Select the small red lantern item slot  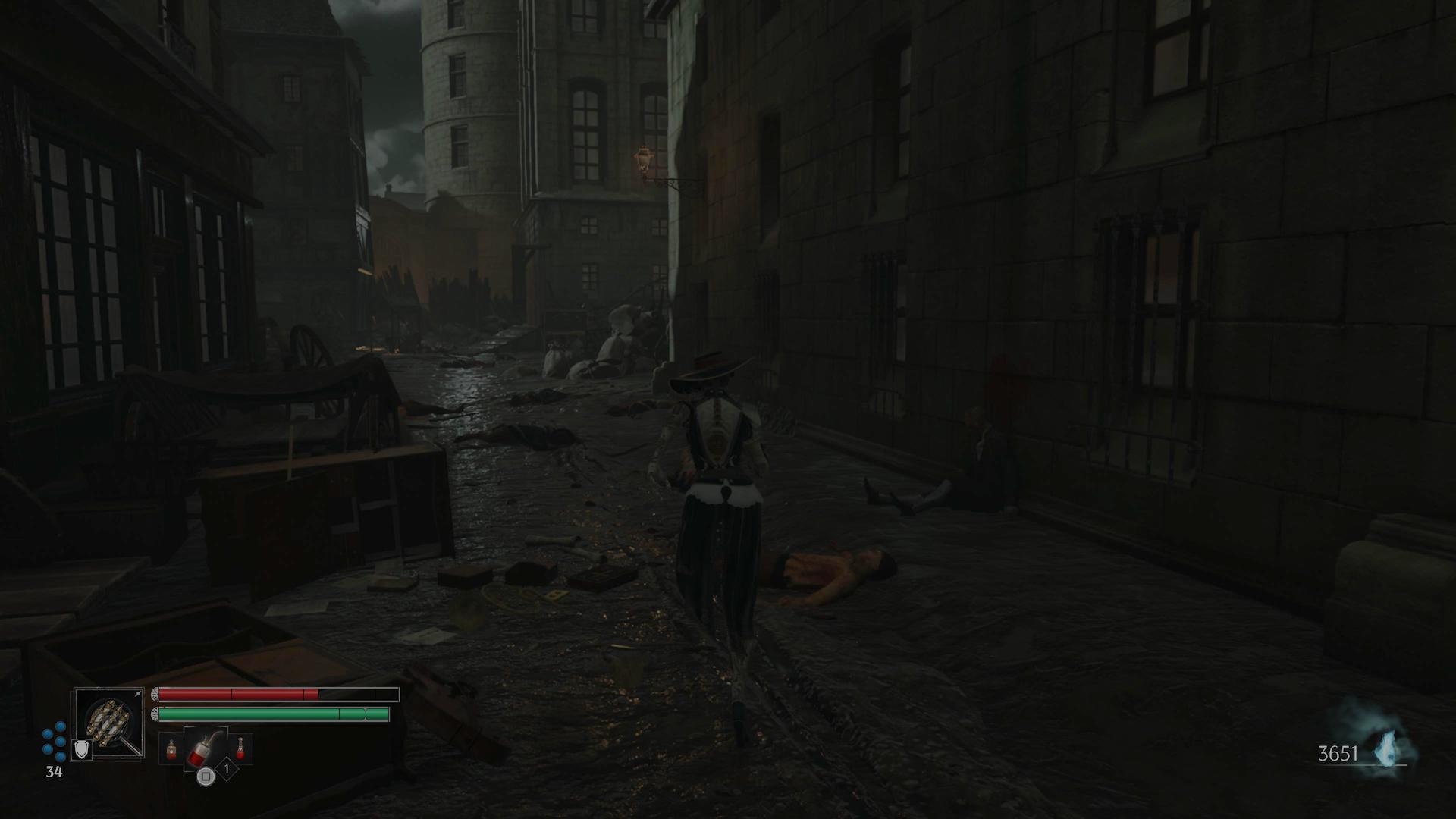point(171,750)
